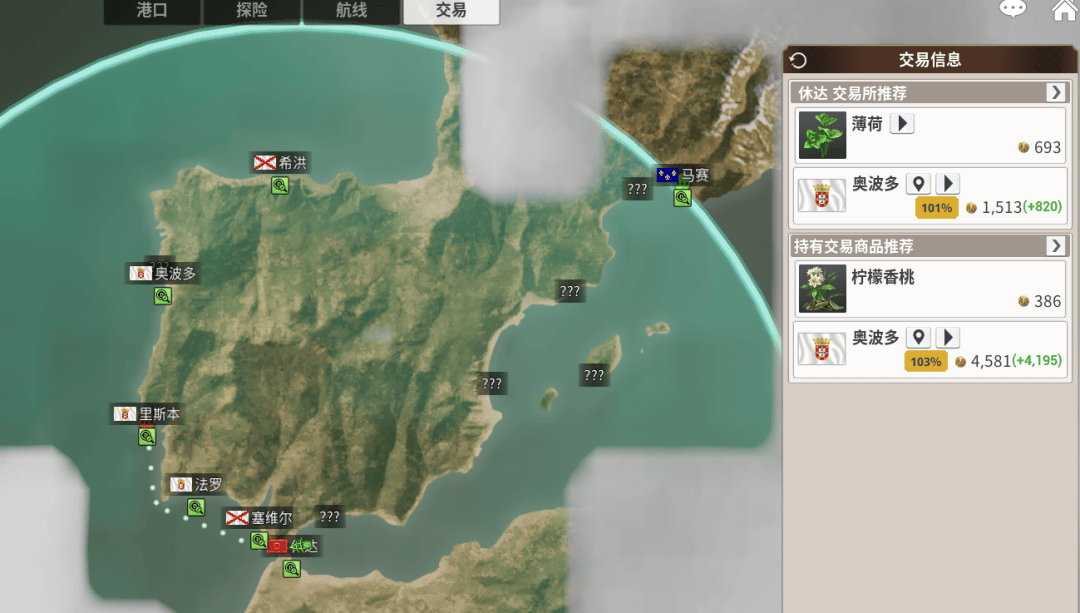Select the 法罗 port marker

tap(196, 507)
